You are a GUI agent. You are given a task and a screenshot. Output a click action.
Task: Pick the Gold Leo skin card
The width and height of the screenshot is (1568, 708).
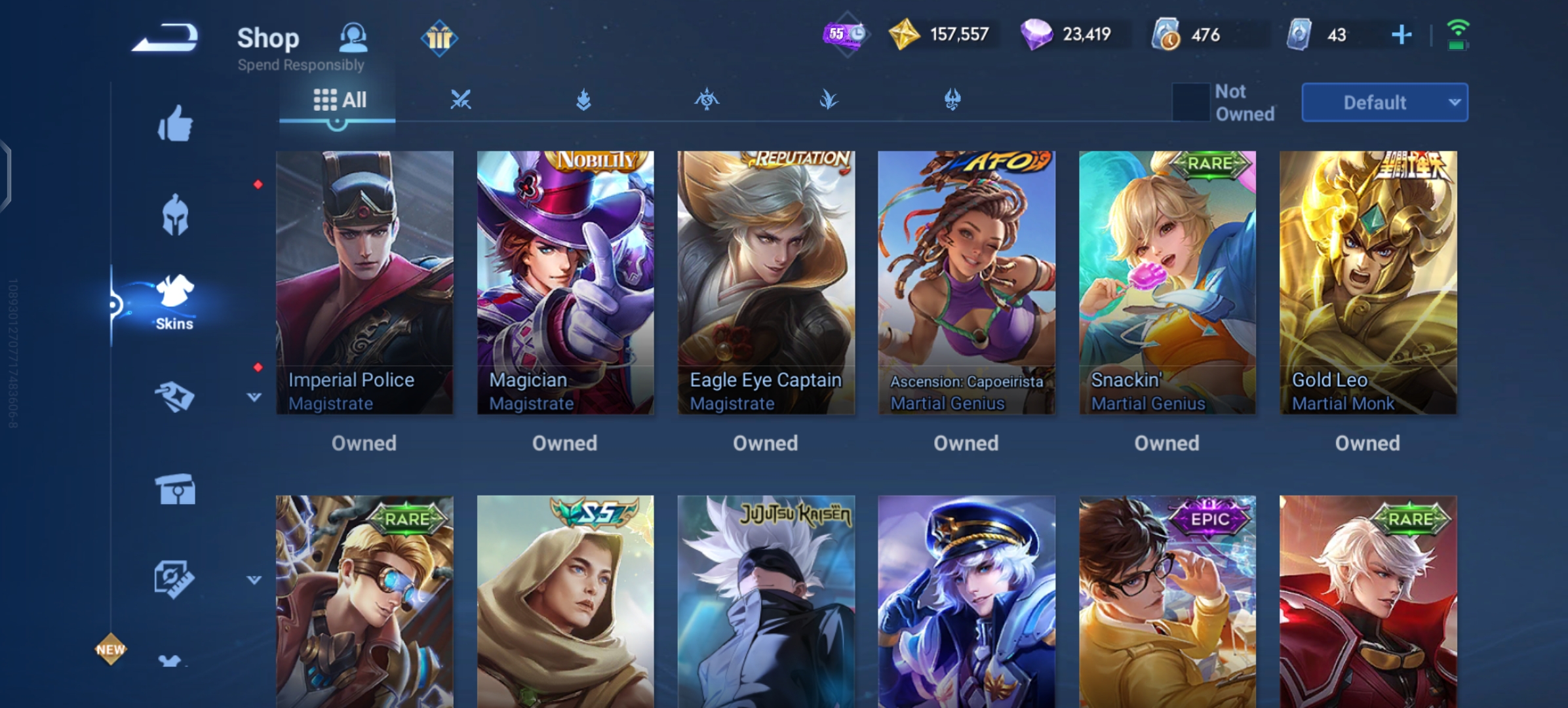pyautogui.click(x=1368, y=283)
